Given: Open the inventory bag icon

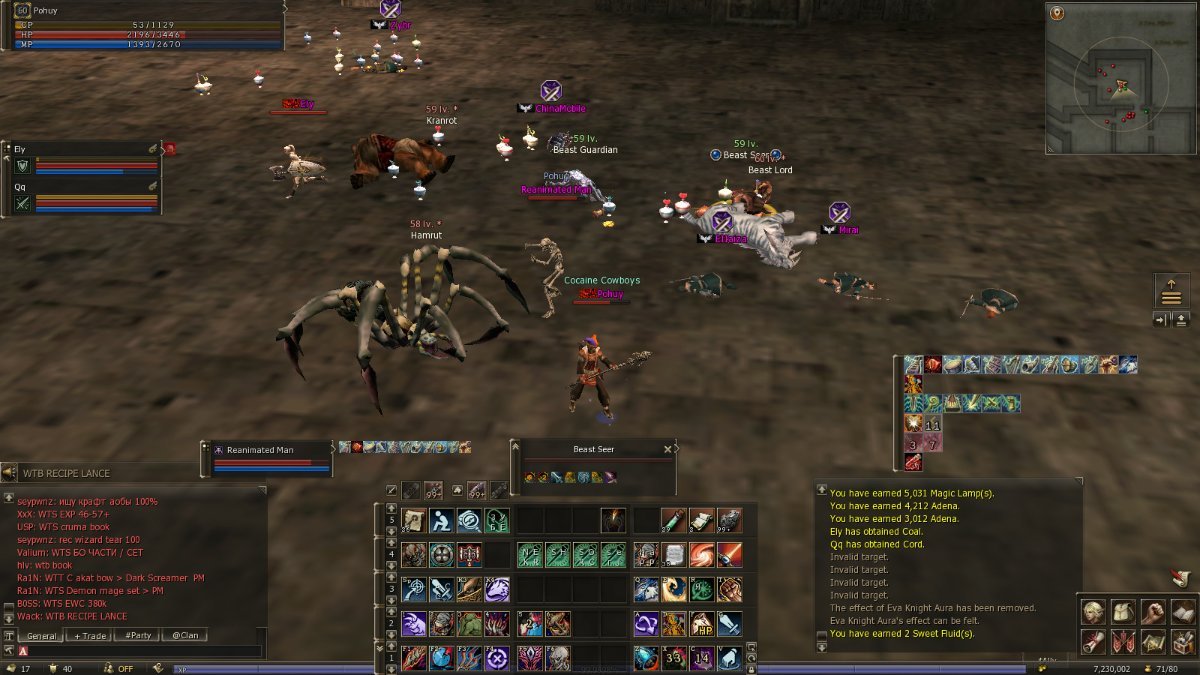Looking at the screenshot, I should (x=1122, y=612).
